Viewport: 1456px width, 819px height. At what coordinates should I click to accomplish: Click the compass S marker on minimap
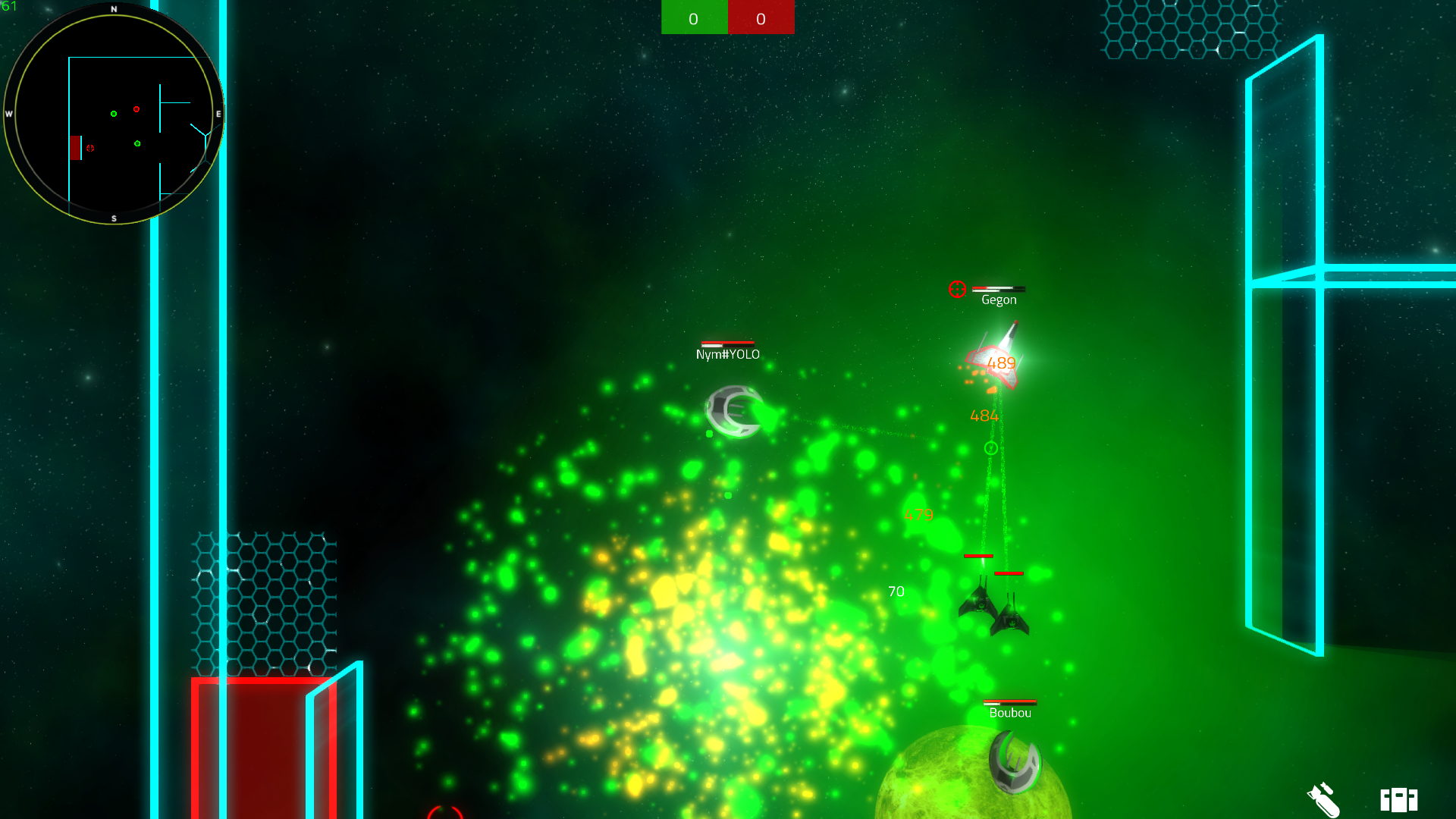tap(114, 218)
